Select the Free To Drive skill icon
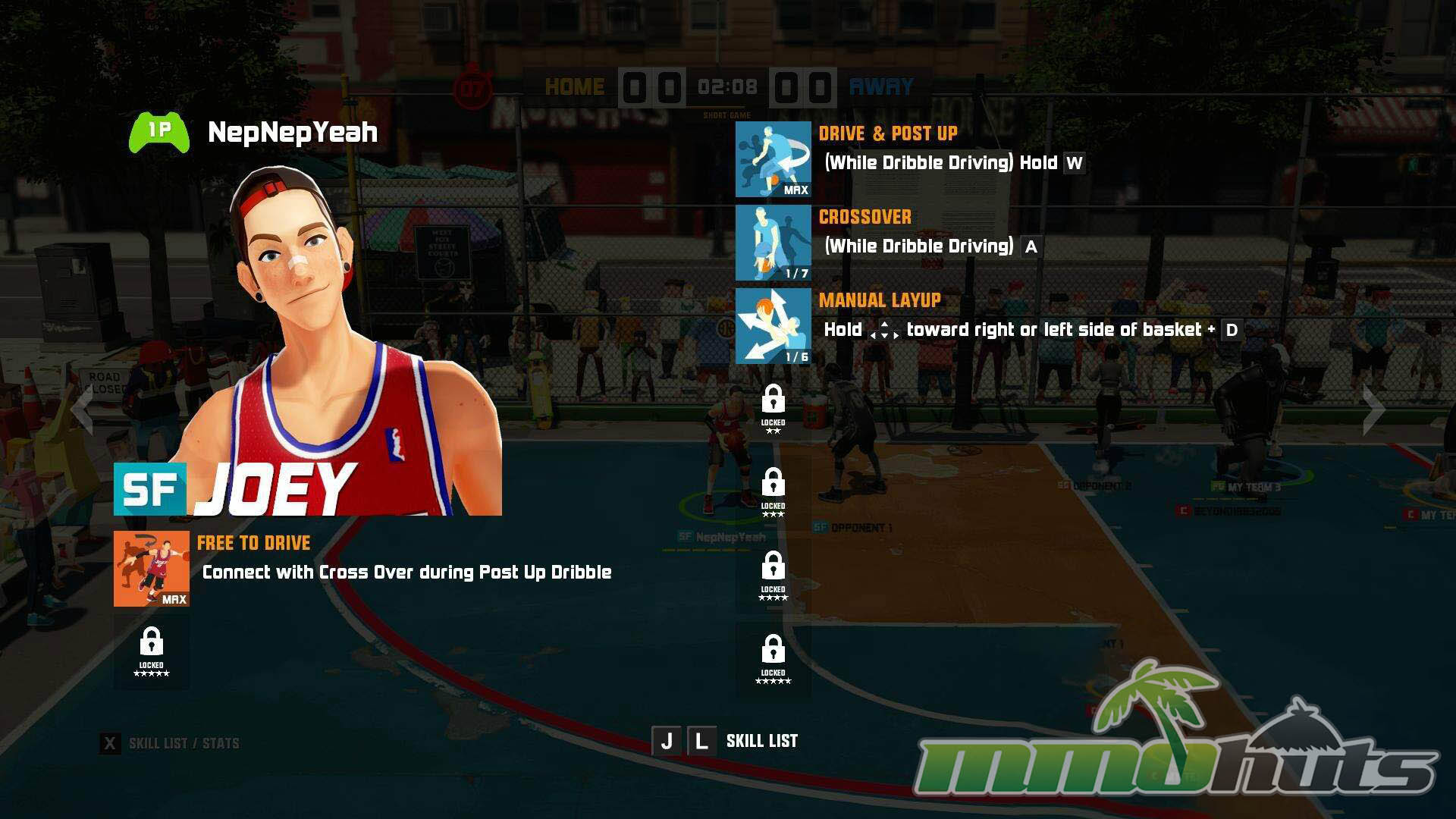1456x819 pixels. [x=152, y=569]
